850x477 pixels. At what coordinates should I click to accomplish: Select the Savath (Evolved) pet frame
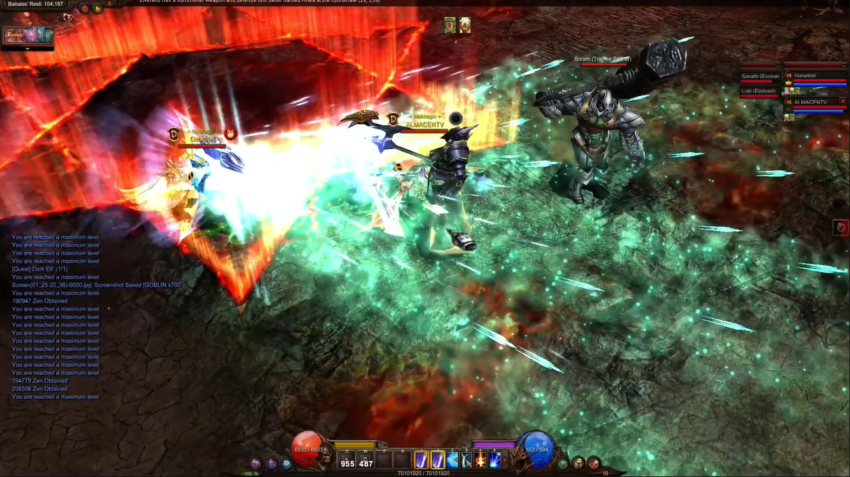coord(760,78)
